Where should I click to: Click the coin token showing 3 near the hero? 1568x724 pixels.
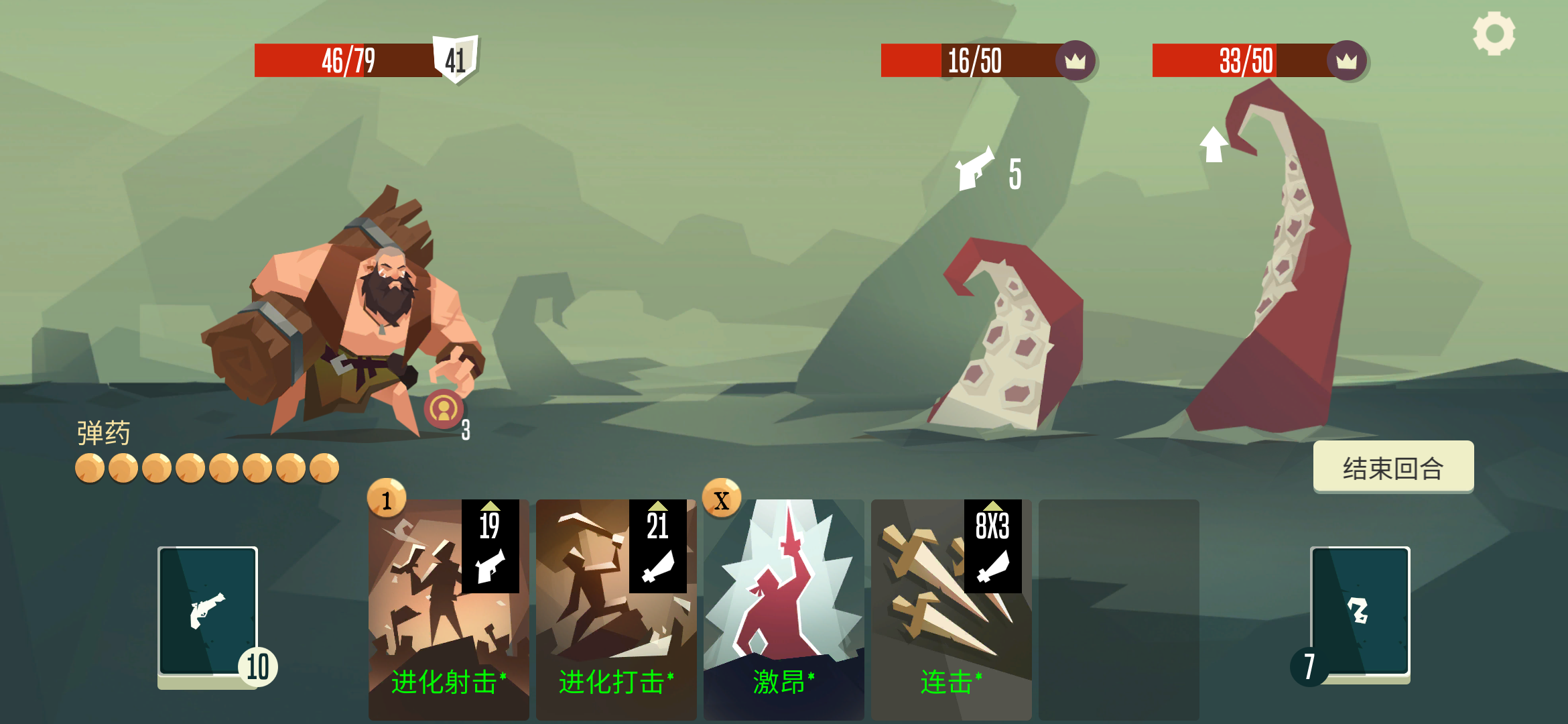click(x=444, y=410)
